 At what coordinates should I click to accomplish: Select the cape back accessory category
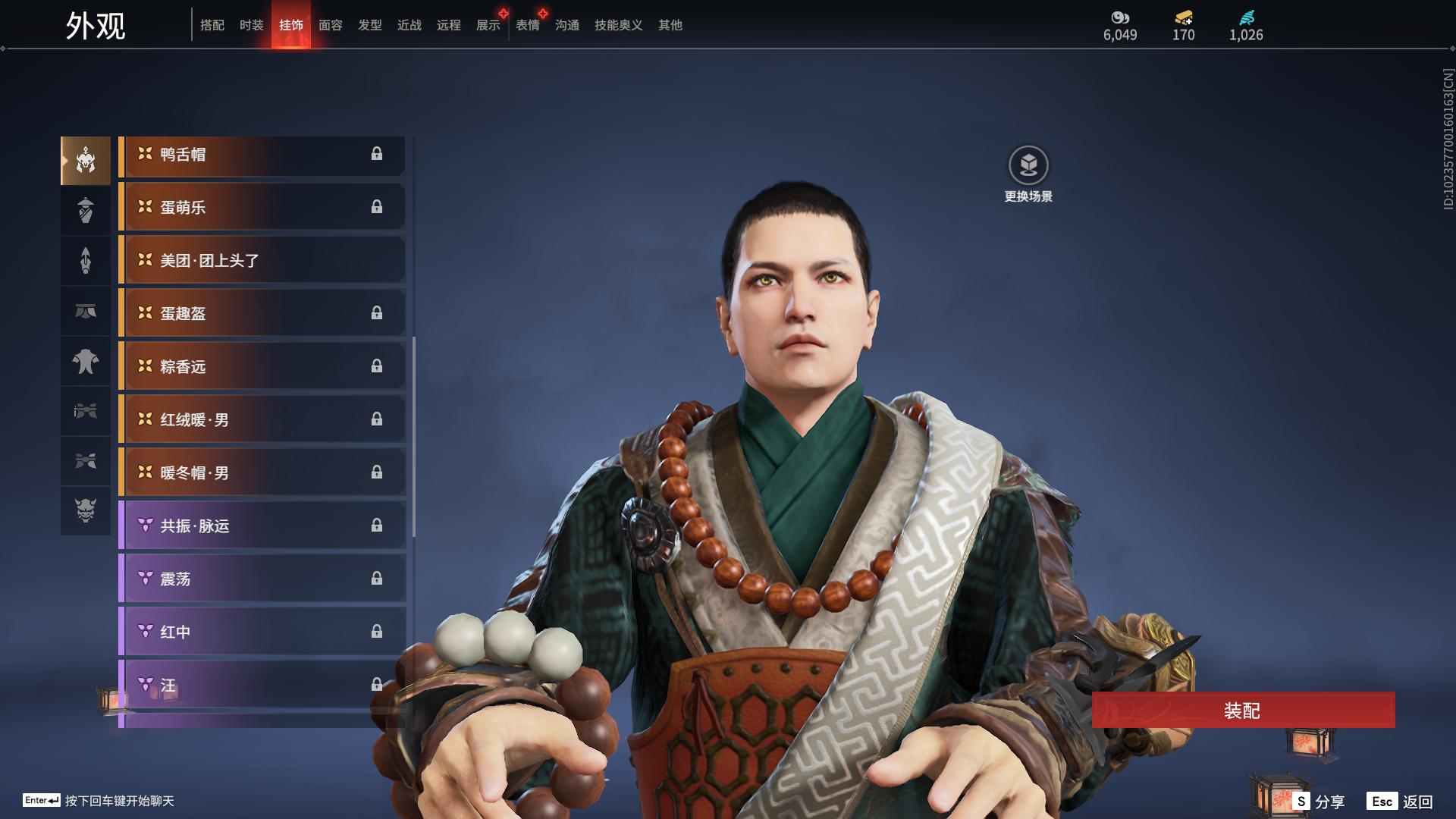coord(86,361)
